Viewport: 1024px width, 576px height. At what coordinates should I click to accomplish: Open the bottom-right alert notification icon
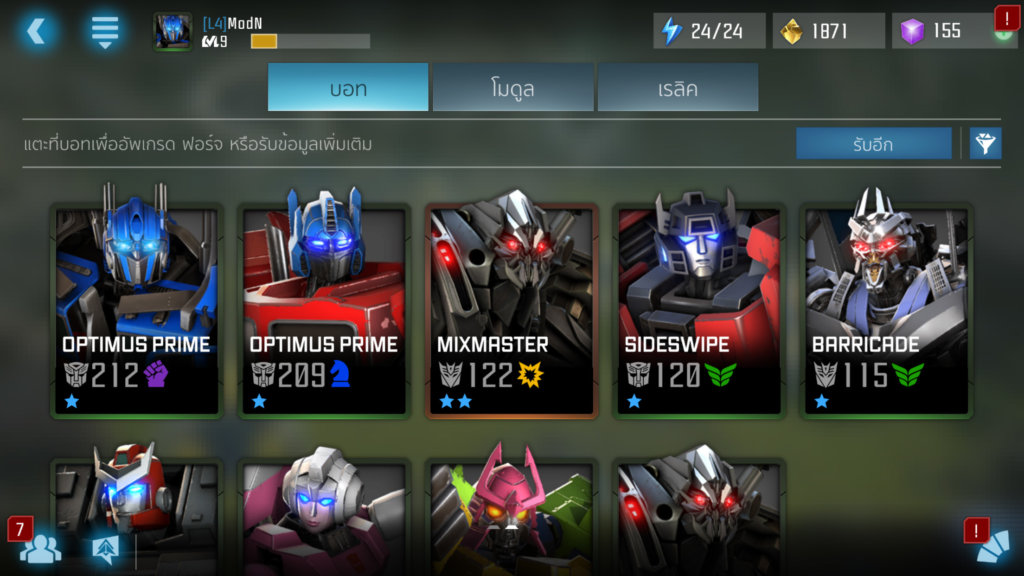pyautogui.click(x=992, y=546)
